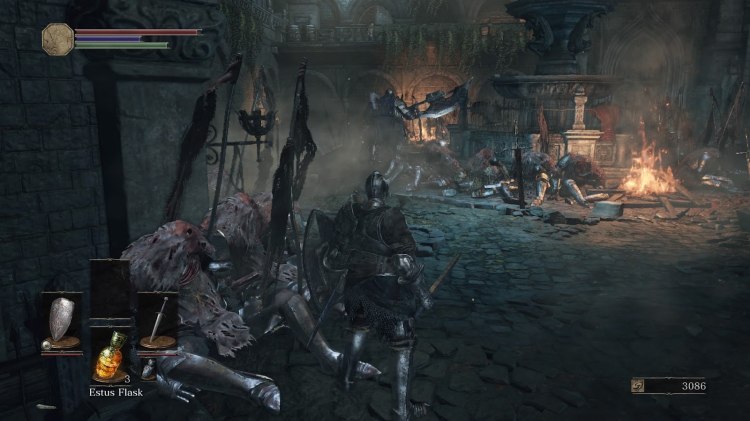Choose the left-hand shield equipment slot
Image resolution: width=750 pixels, height=421 pixels.
61,322
